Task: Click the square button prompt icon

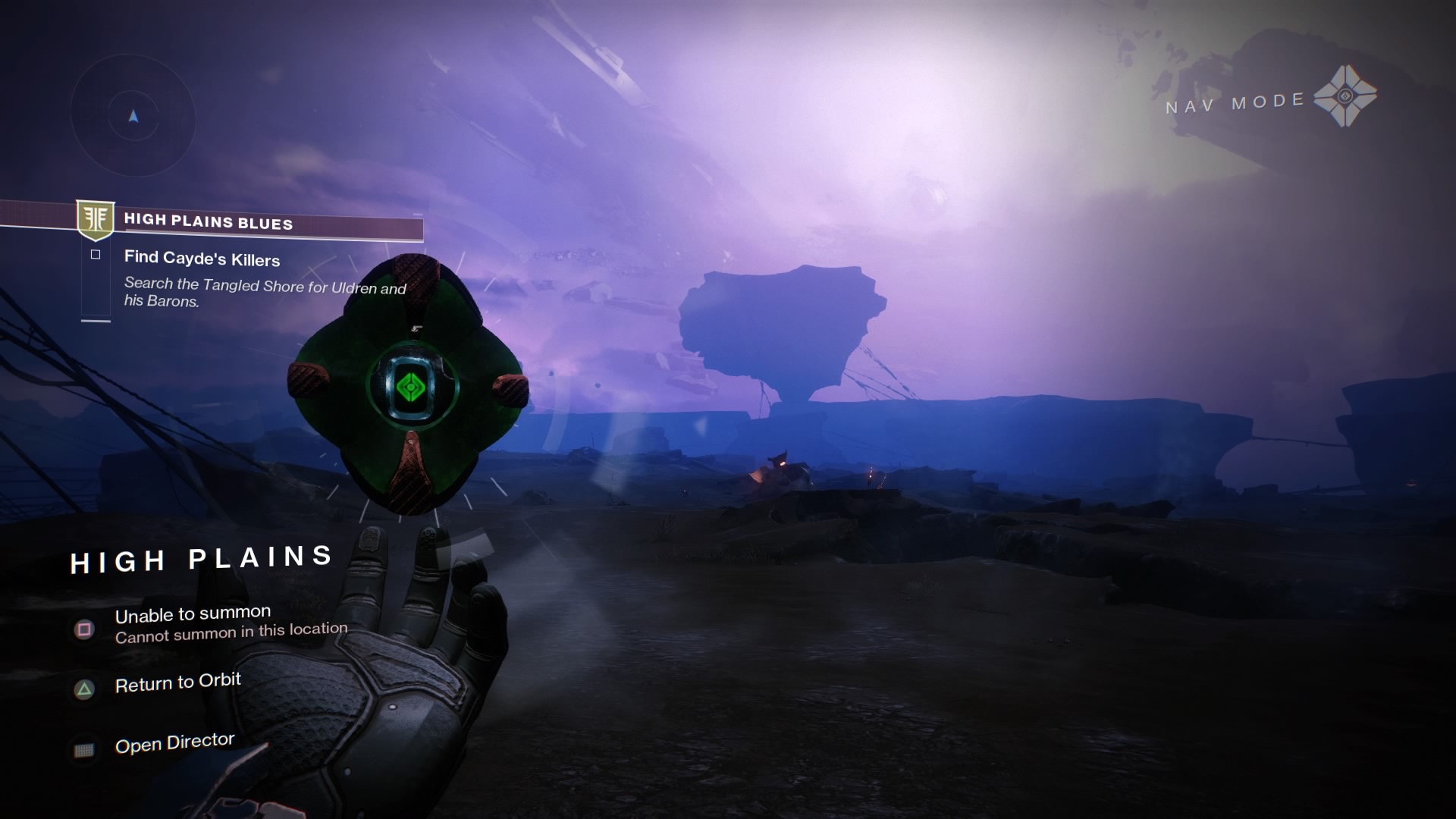Action: [x=83, y=629]
